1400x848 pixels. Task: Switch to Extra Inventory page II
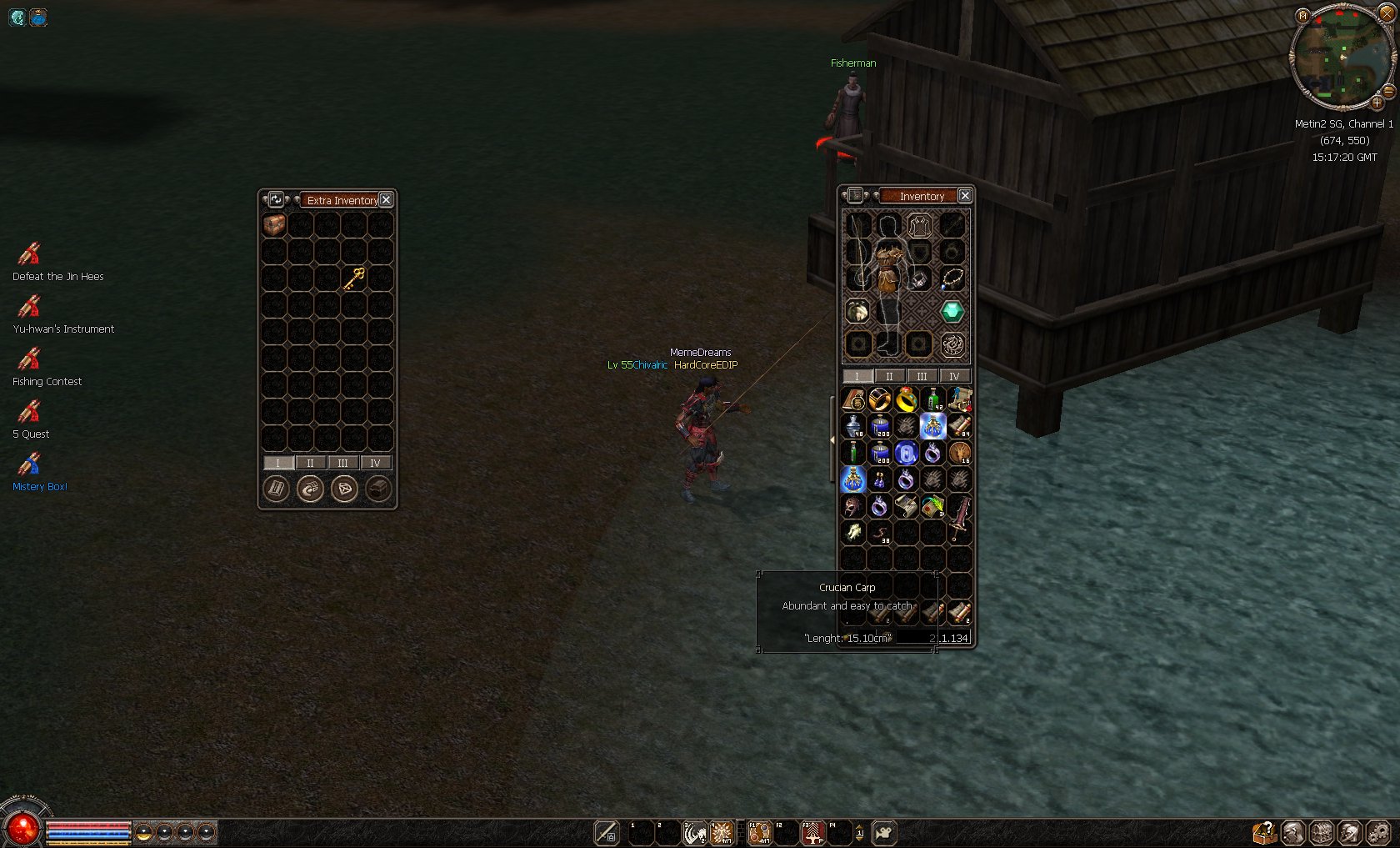click(x=310, y=463)
